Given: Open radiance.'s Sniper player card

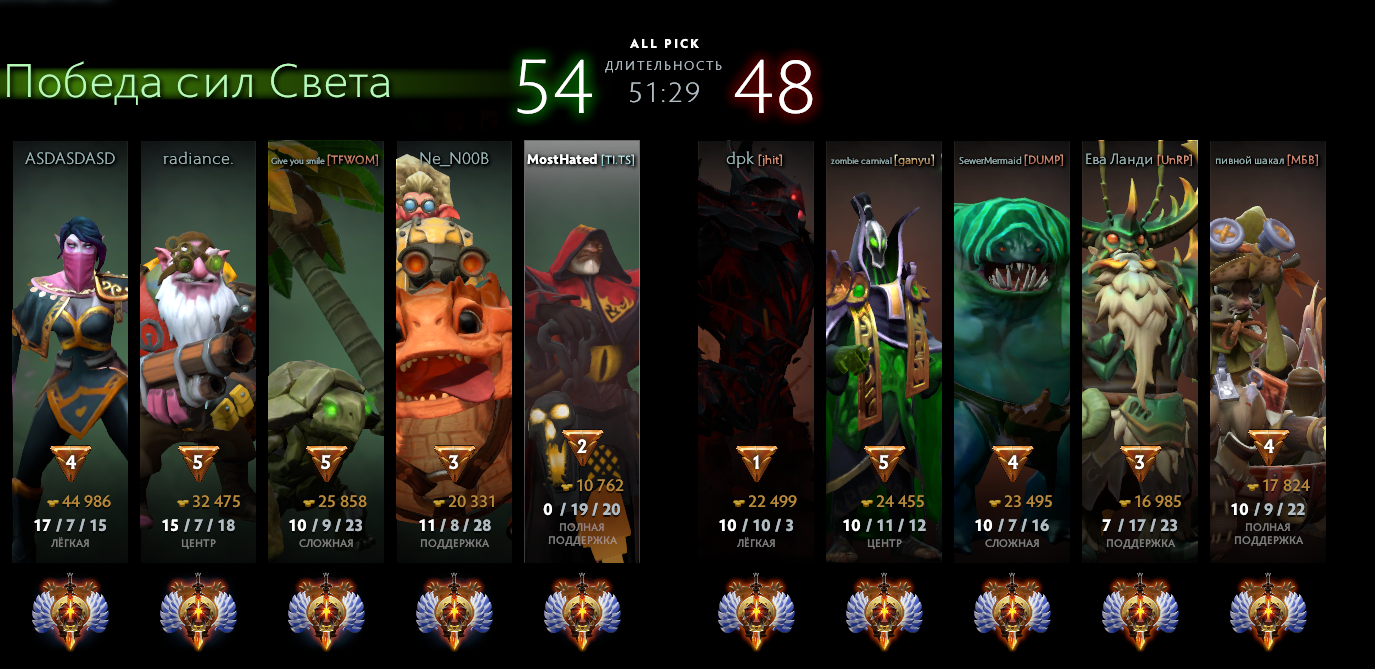Looking at the screenshot, I should click(198, 350).
